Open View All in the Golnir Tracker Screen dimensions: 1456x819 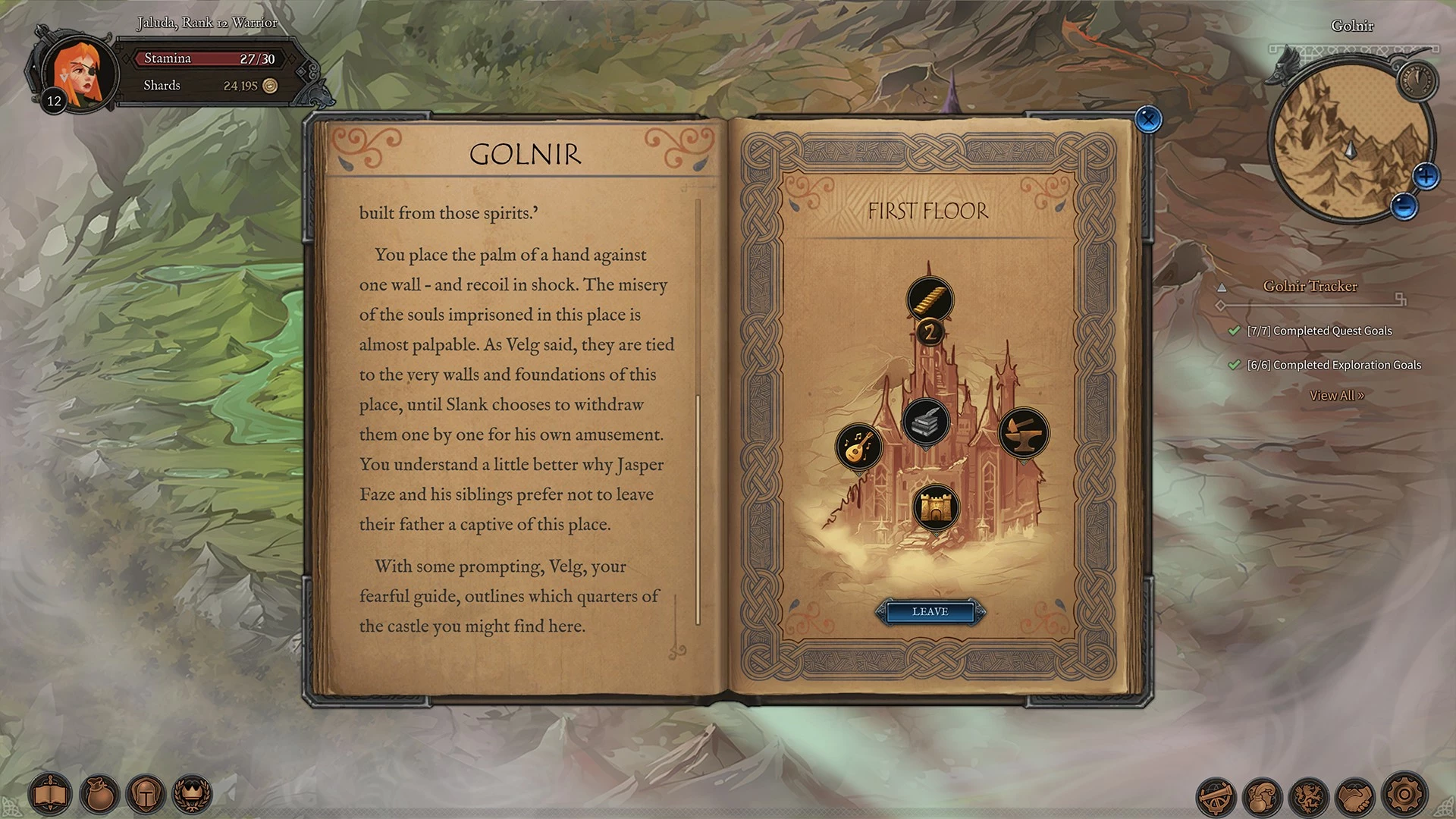pos(1336,395)
